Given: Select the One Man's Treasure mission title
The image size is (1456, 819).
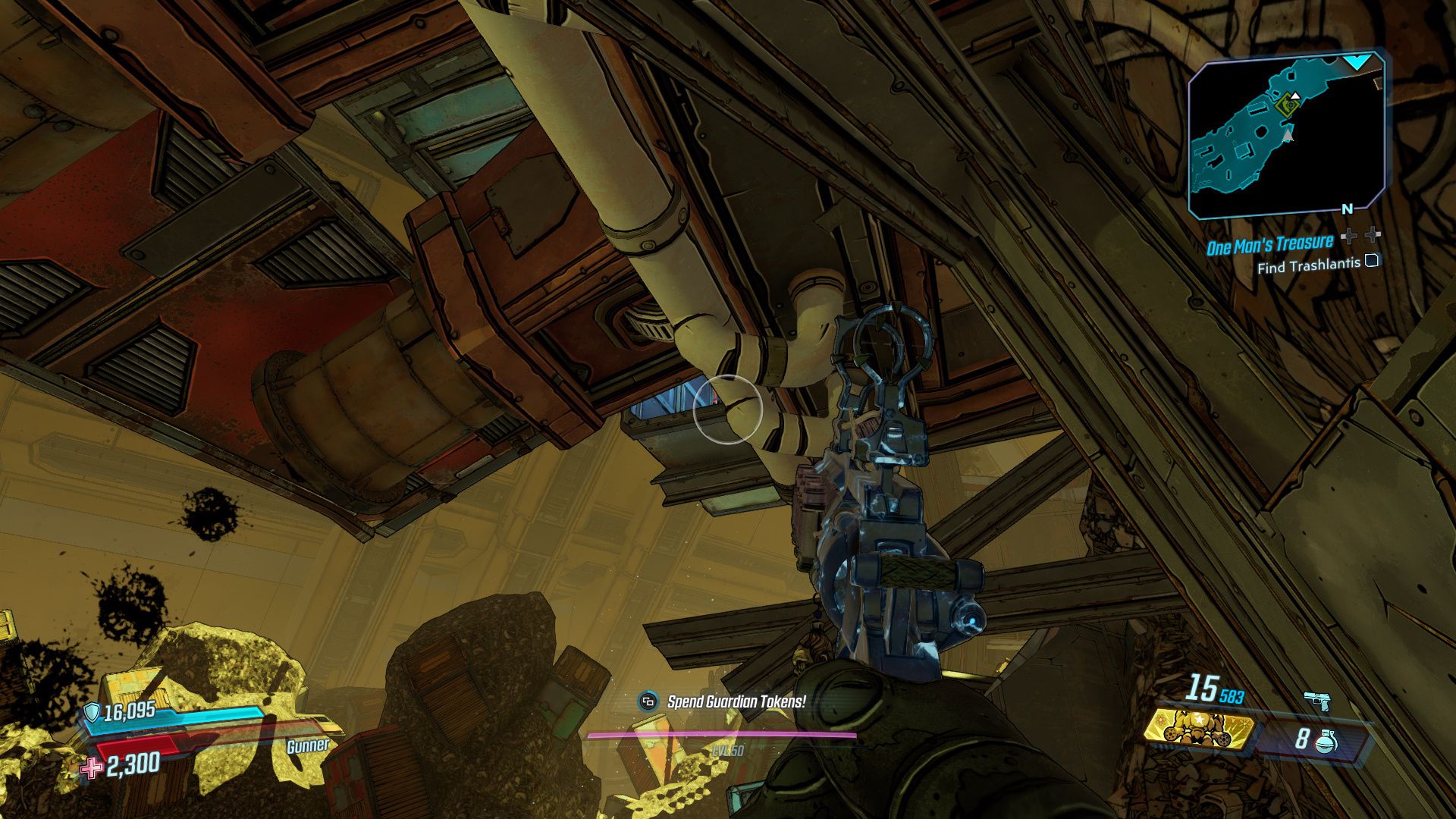Looking at the screenshot, I should pos(1270,246).
